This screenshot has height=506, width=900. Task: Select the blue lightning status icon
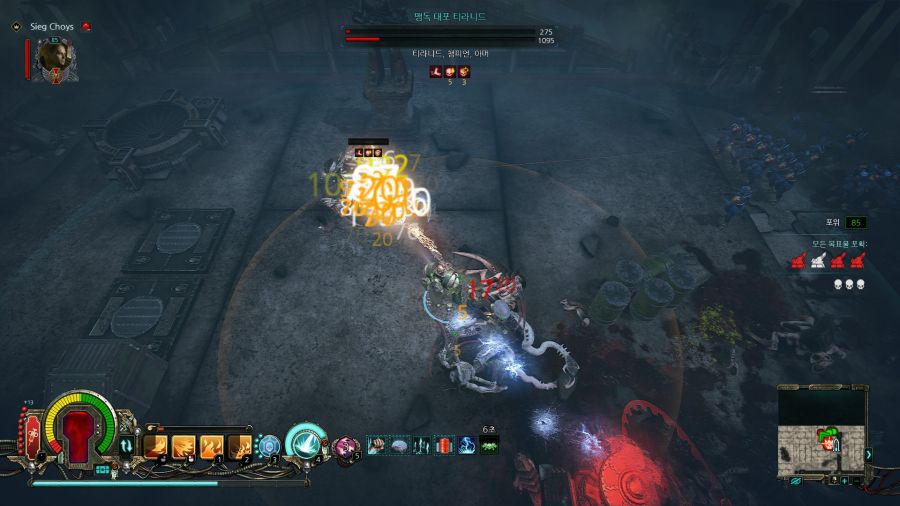(467, 444)
